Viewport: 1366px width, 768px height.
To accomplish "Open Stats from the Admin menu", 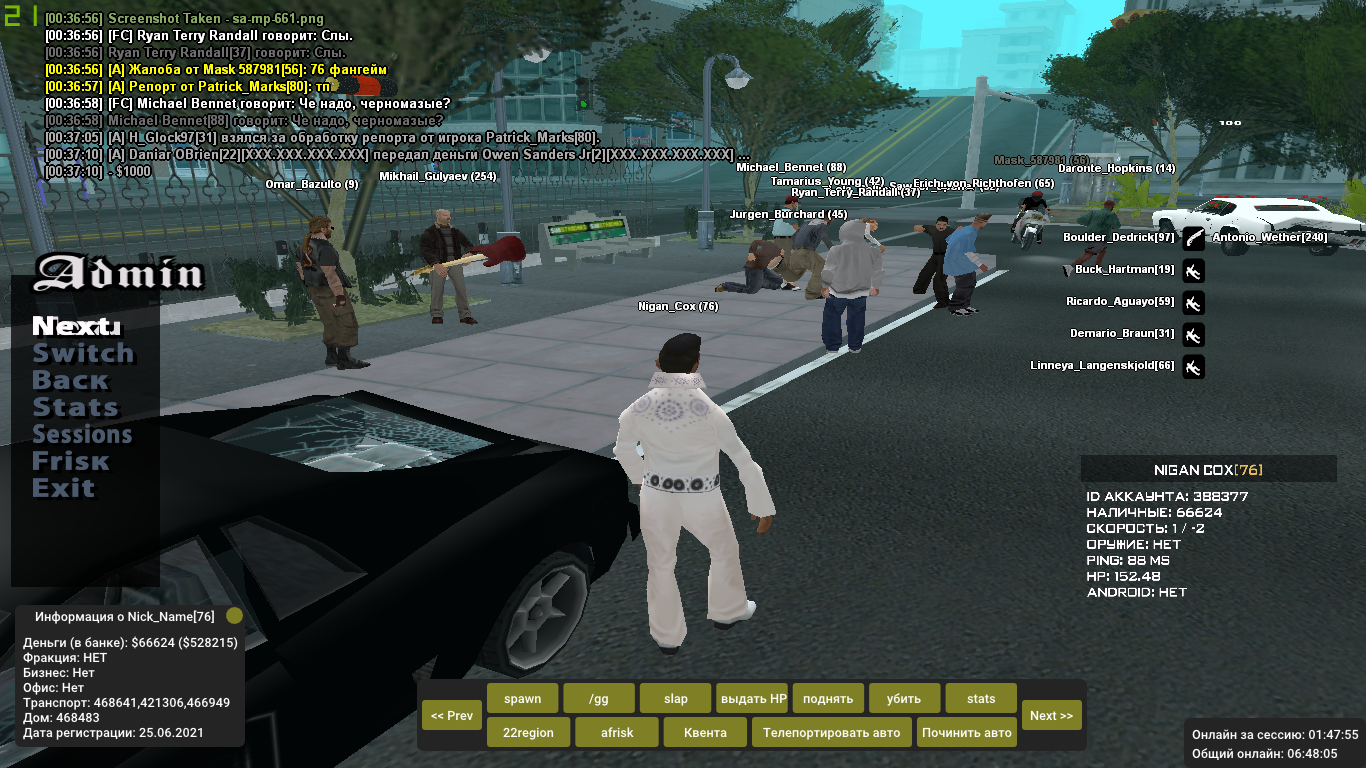I will tap(75, 408).
